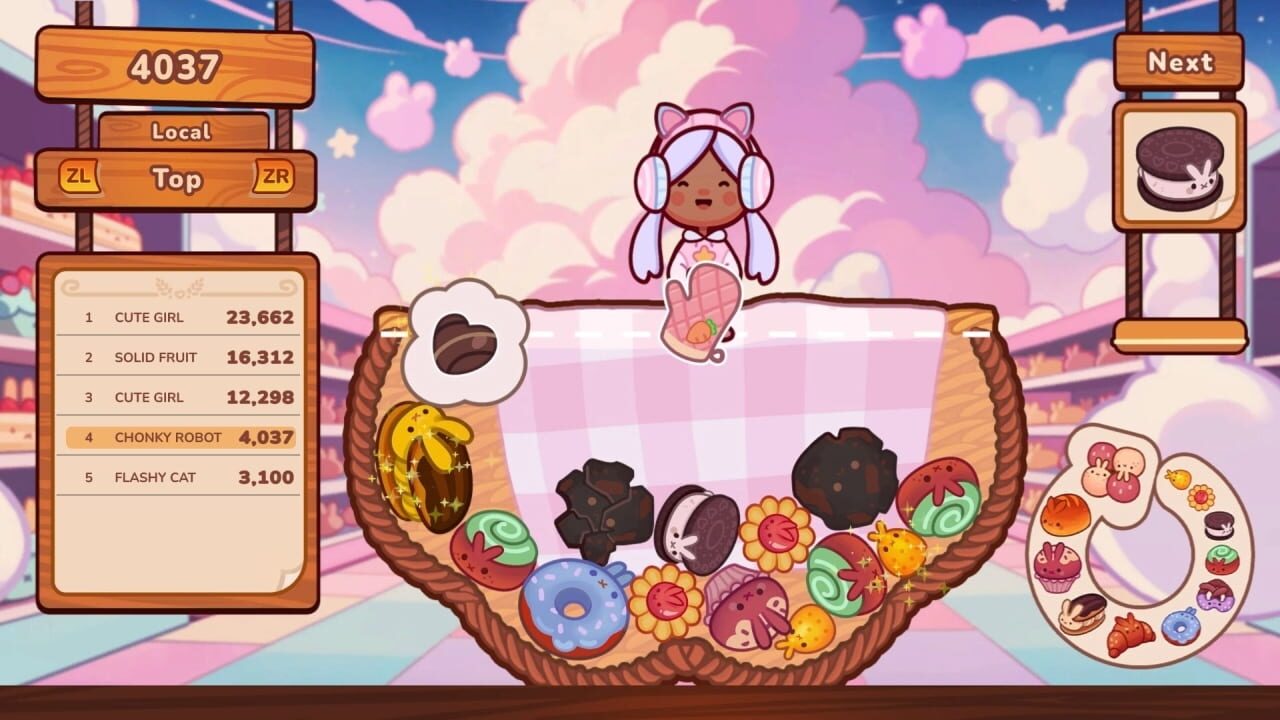
Task: Select the blue bunny donut on the evolution wheel
Action: (1182, 628)
